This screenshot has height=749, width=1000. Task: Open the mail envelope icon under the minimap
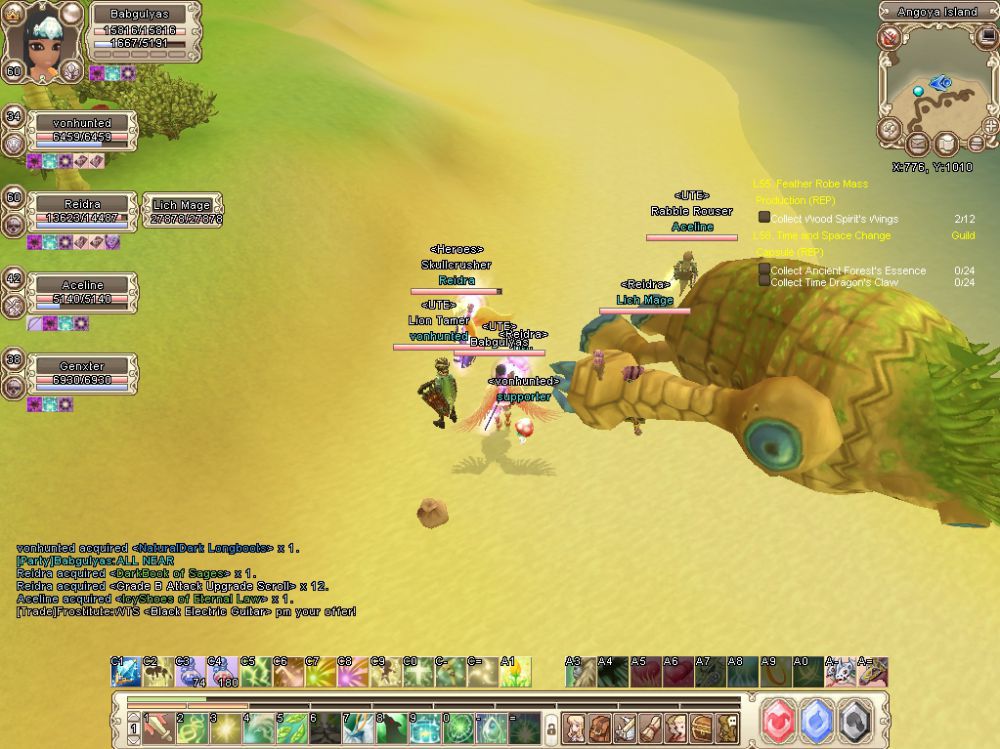click(x=917, y=146)
